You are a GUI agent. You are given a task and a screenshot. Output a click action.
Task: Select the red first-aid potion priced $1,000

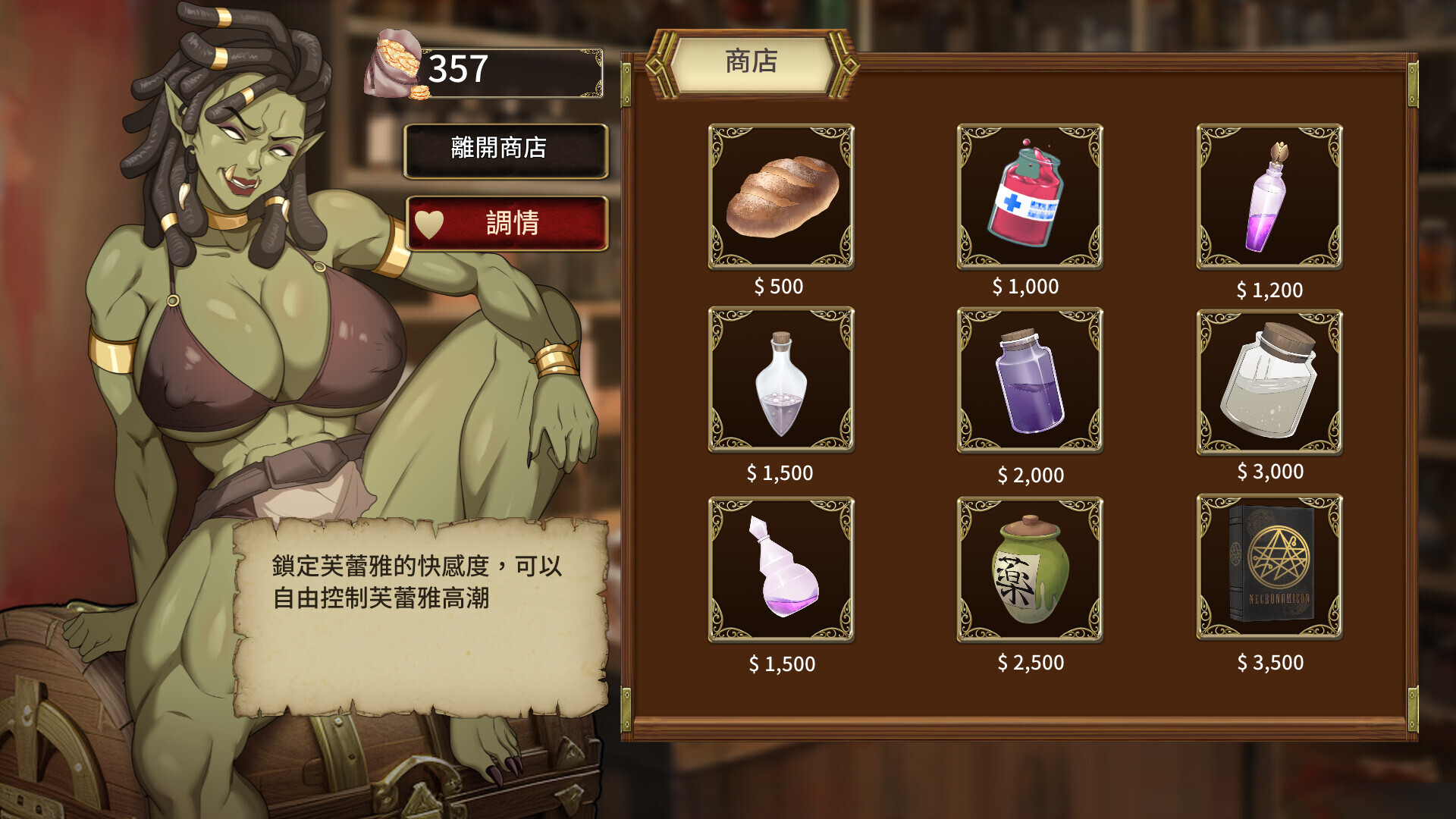click(x=1028, y=197)
